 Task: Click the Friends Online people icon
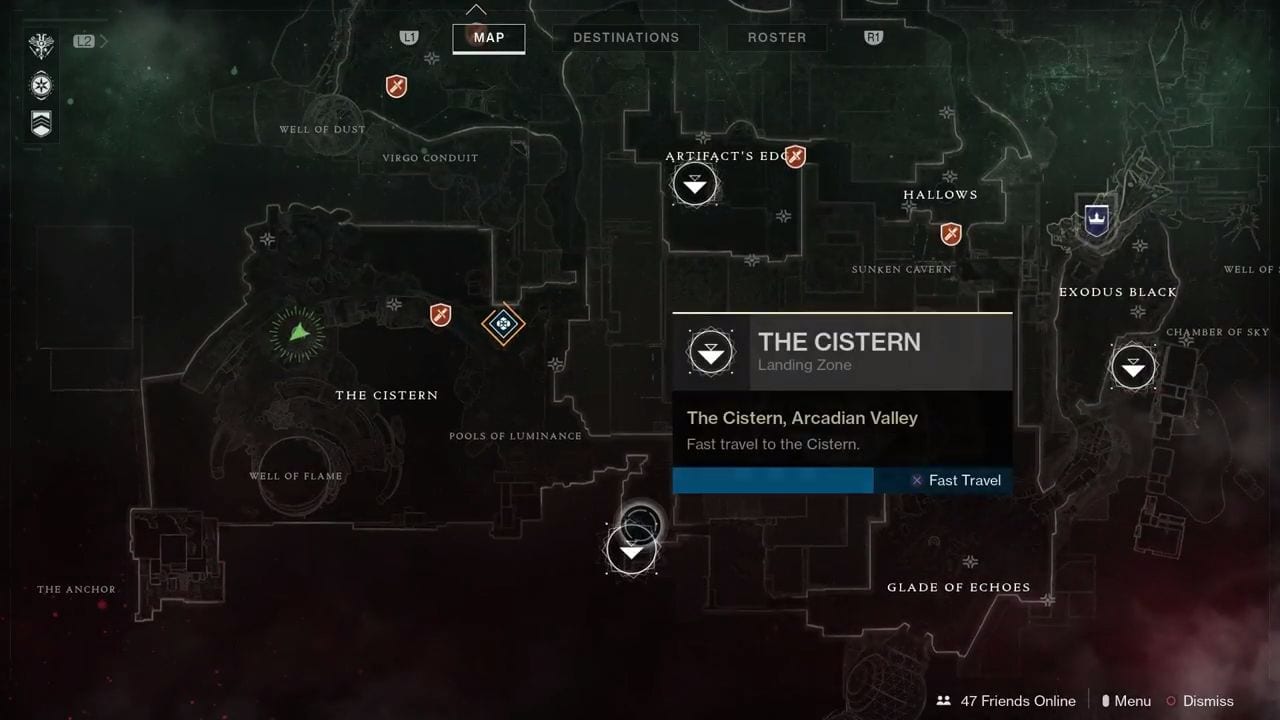943,701
